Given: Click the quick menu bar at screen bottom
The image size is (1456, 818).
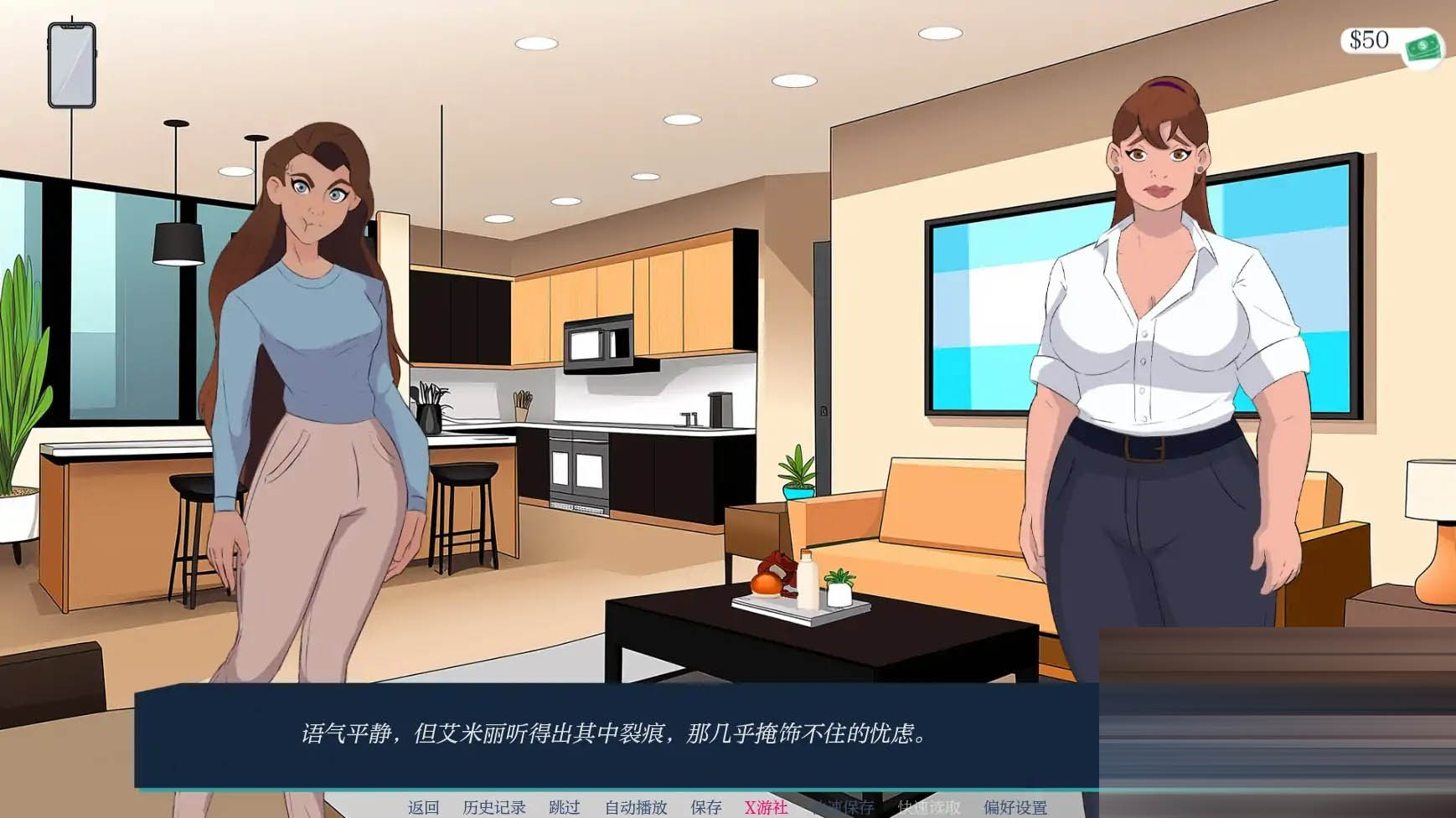Looking at the screenshot, I should pyautogui.click(x=720, y=807).
